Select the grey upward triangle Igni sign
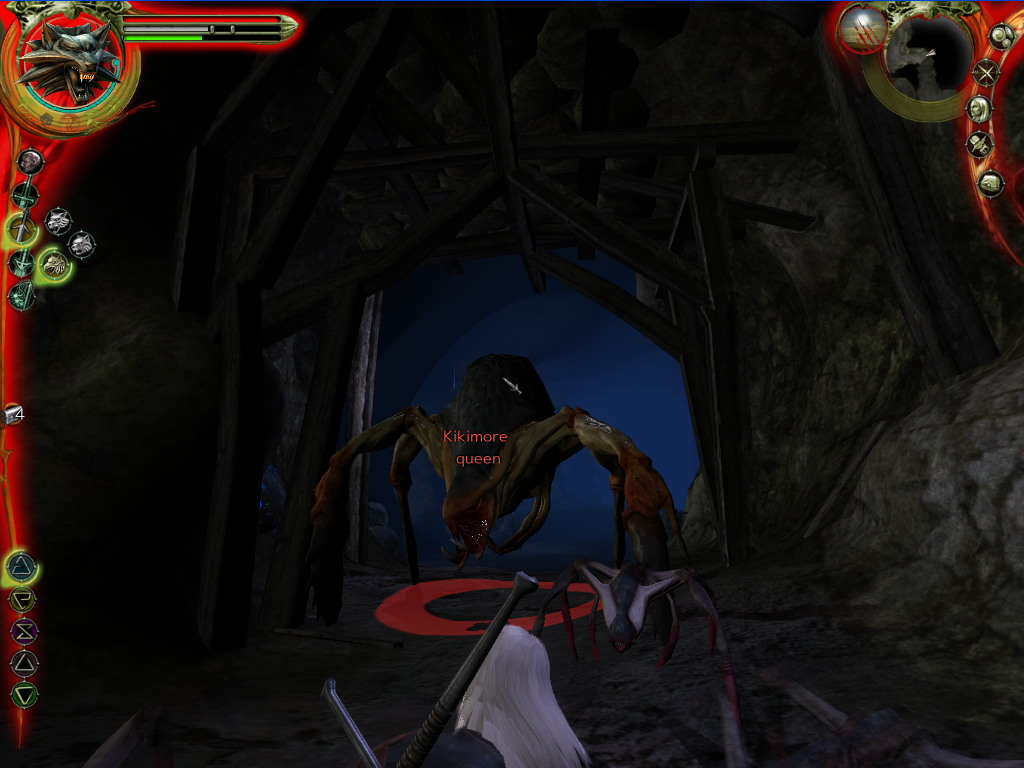The height and width of the screenshot is (768, 1024). (x=24, y=662)
